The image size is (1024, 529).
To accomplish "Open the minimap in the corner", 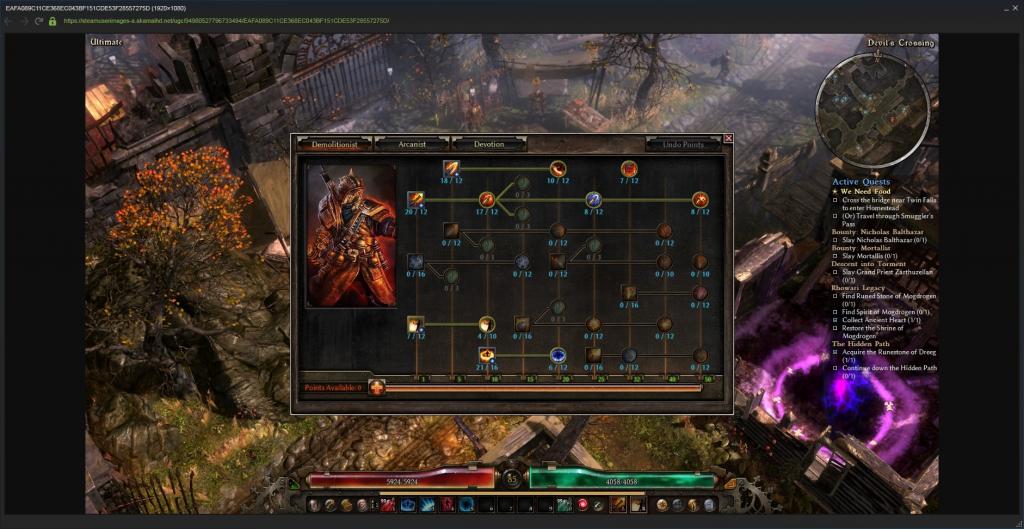I will tap(858, 97).
